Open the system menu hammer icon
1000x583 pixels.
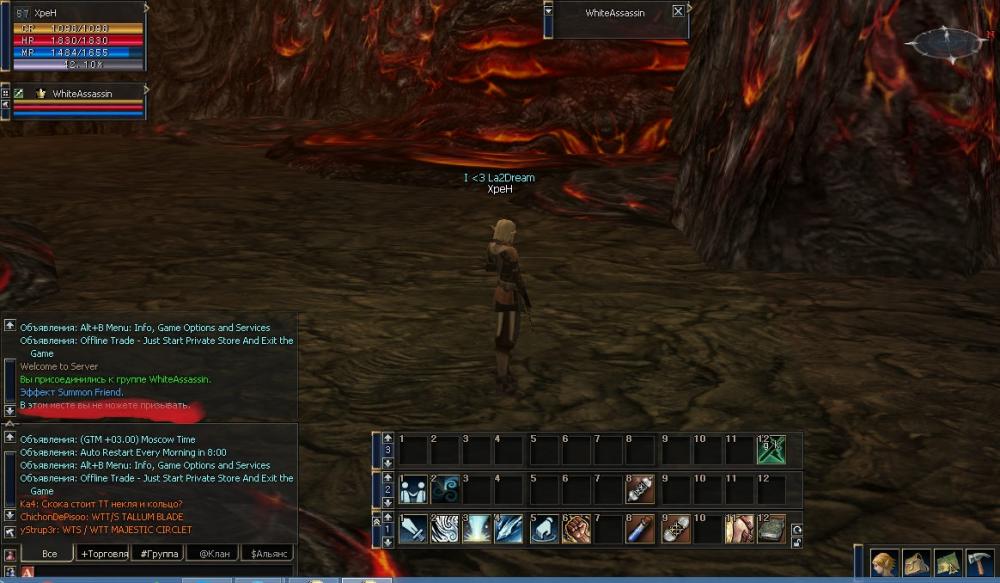979,564
